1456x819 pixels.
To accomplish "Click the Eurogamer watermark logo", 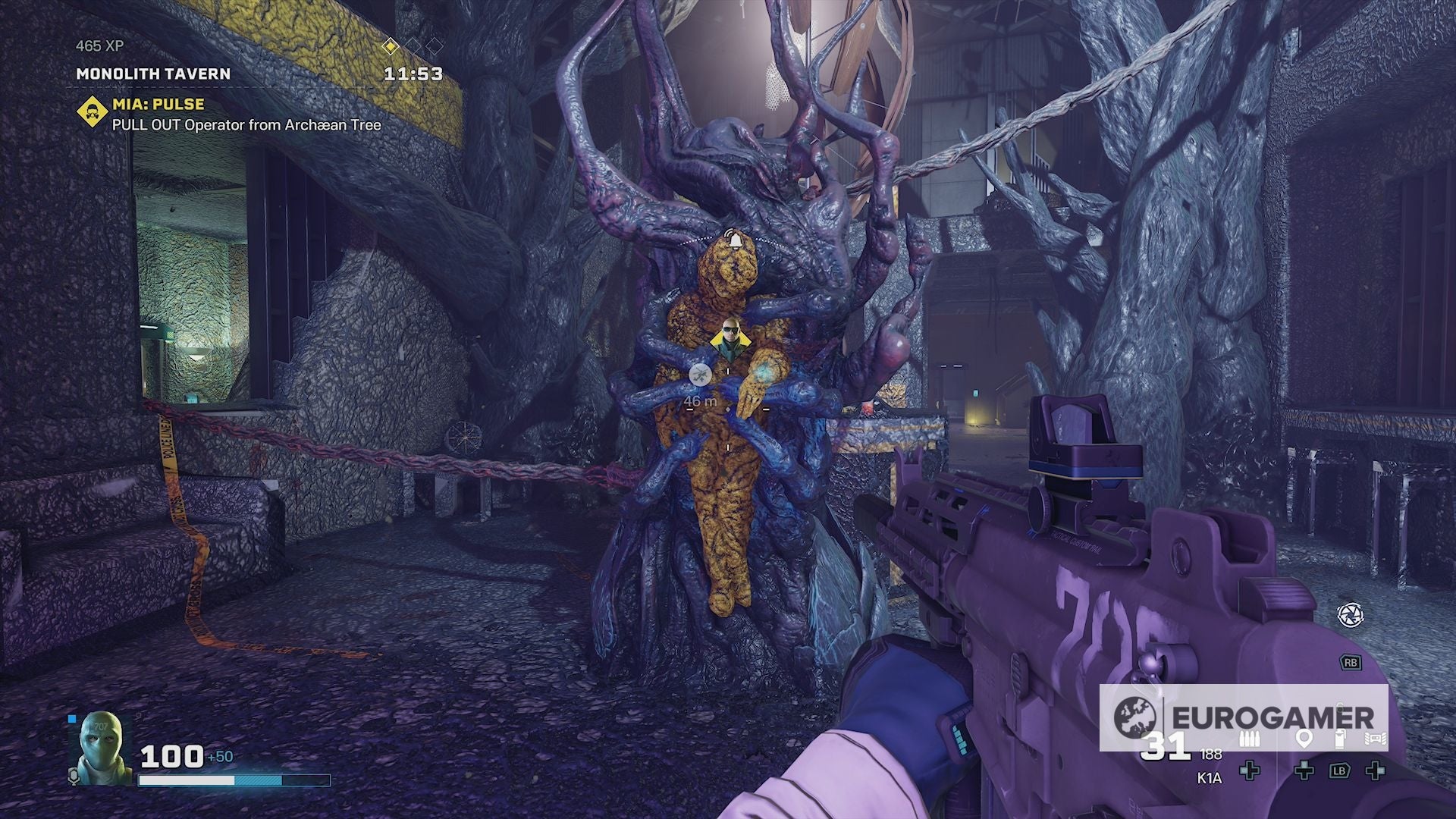I will [x=1135, y=717].
